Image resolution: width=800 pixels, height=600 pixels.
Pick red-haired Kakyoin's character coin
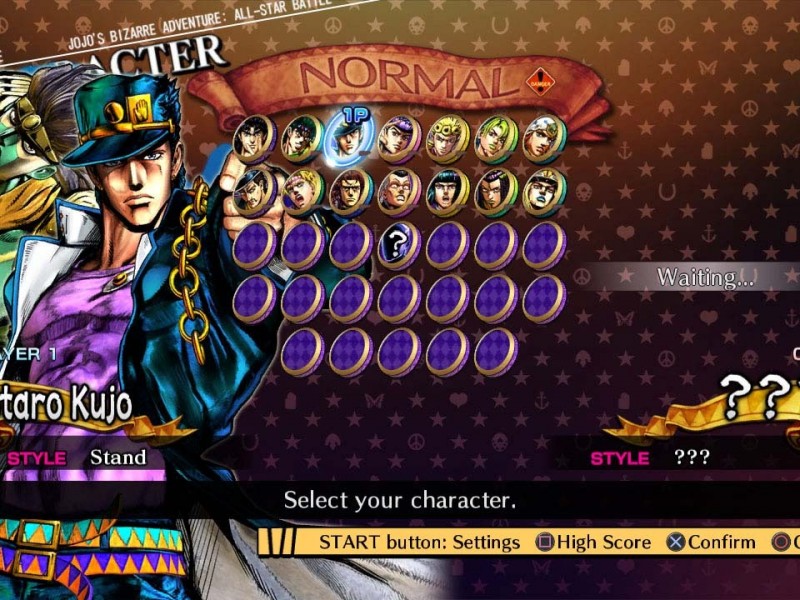350,192
